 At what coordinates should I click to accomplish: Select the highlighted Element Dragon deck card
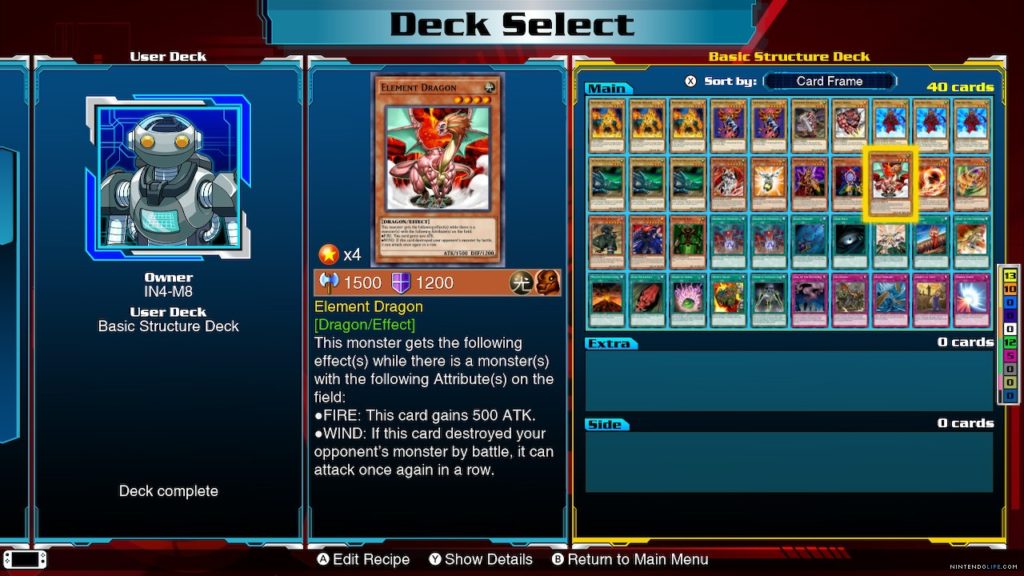tap(890, 181)
